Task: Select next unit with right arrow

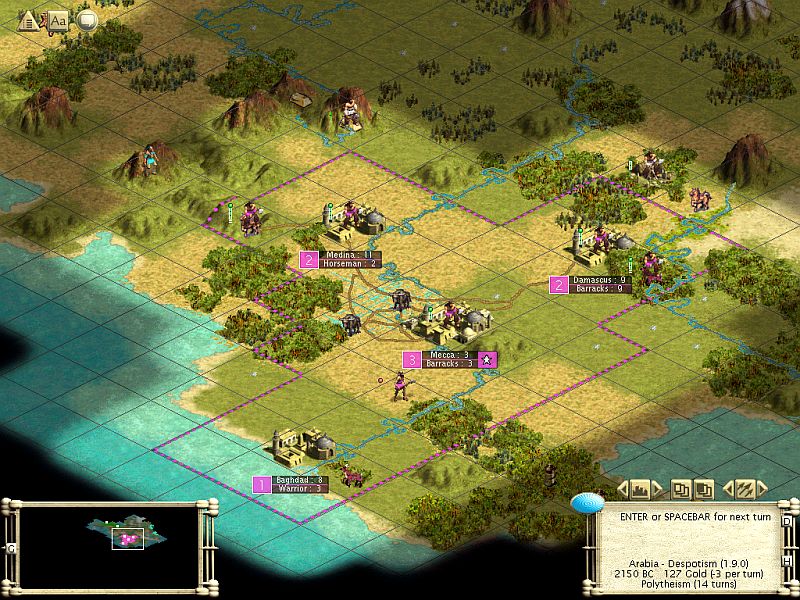Action: pyautogui.click(x=764, y=489)
